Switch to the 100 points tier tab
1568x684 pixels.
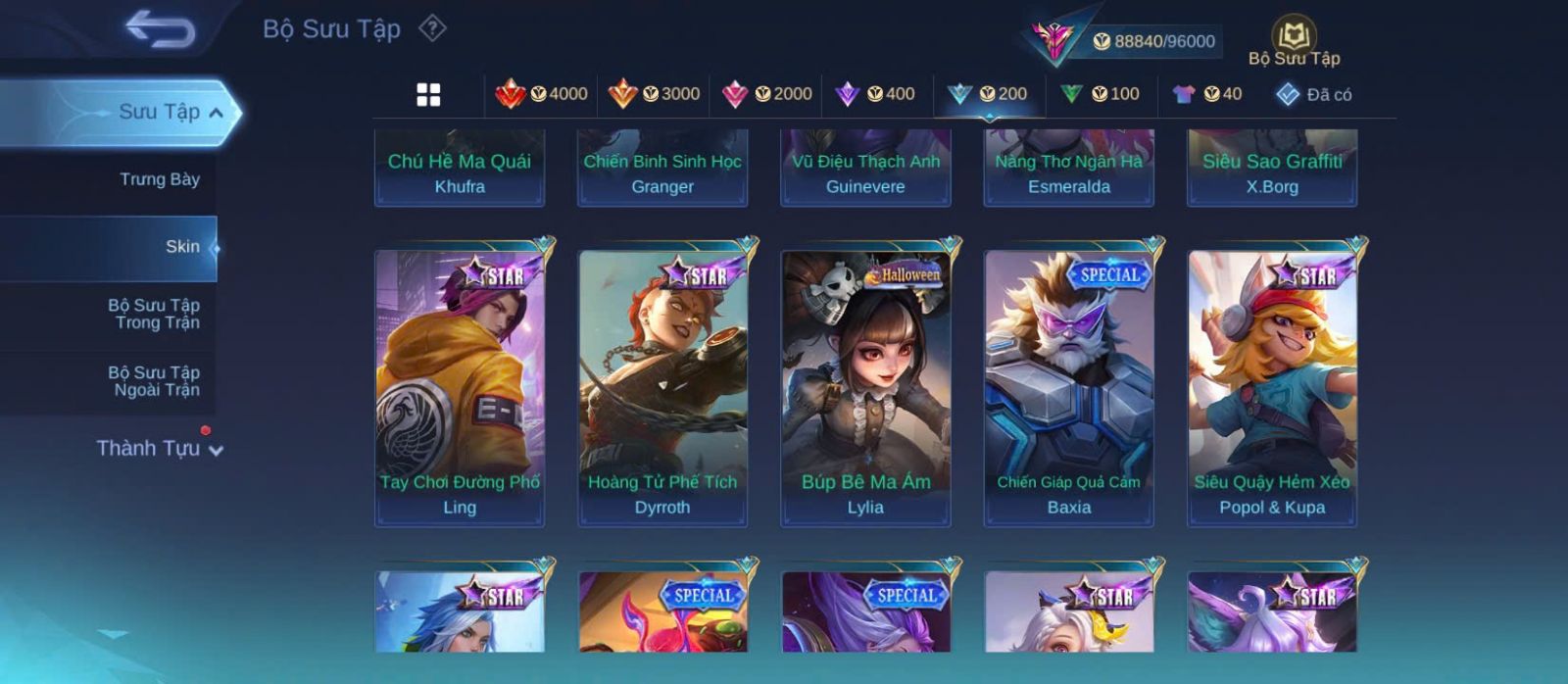click(x=1100, y=94)
